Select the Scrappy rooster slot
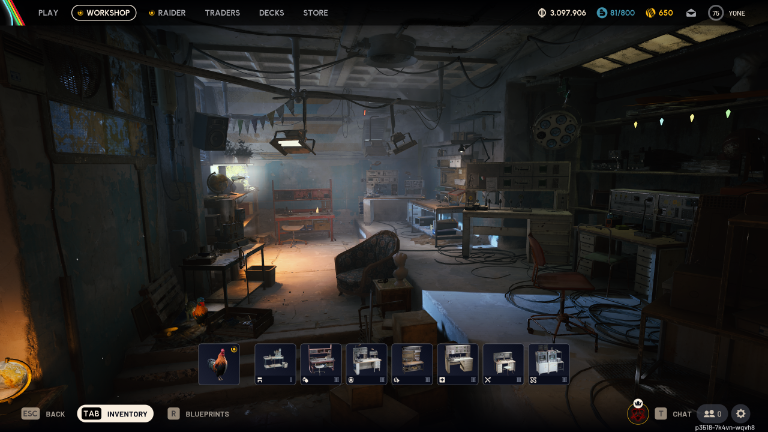This screenshot has height=432, width=768. click(x=219, y=364)
